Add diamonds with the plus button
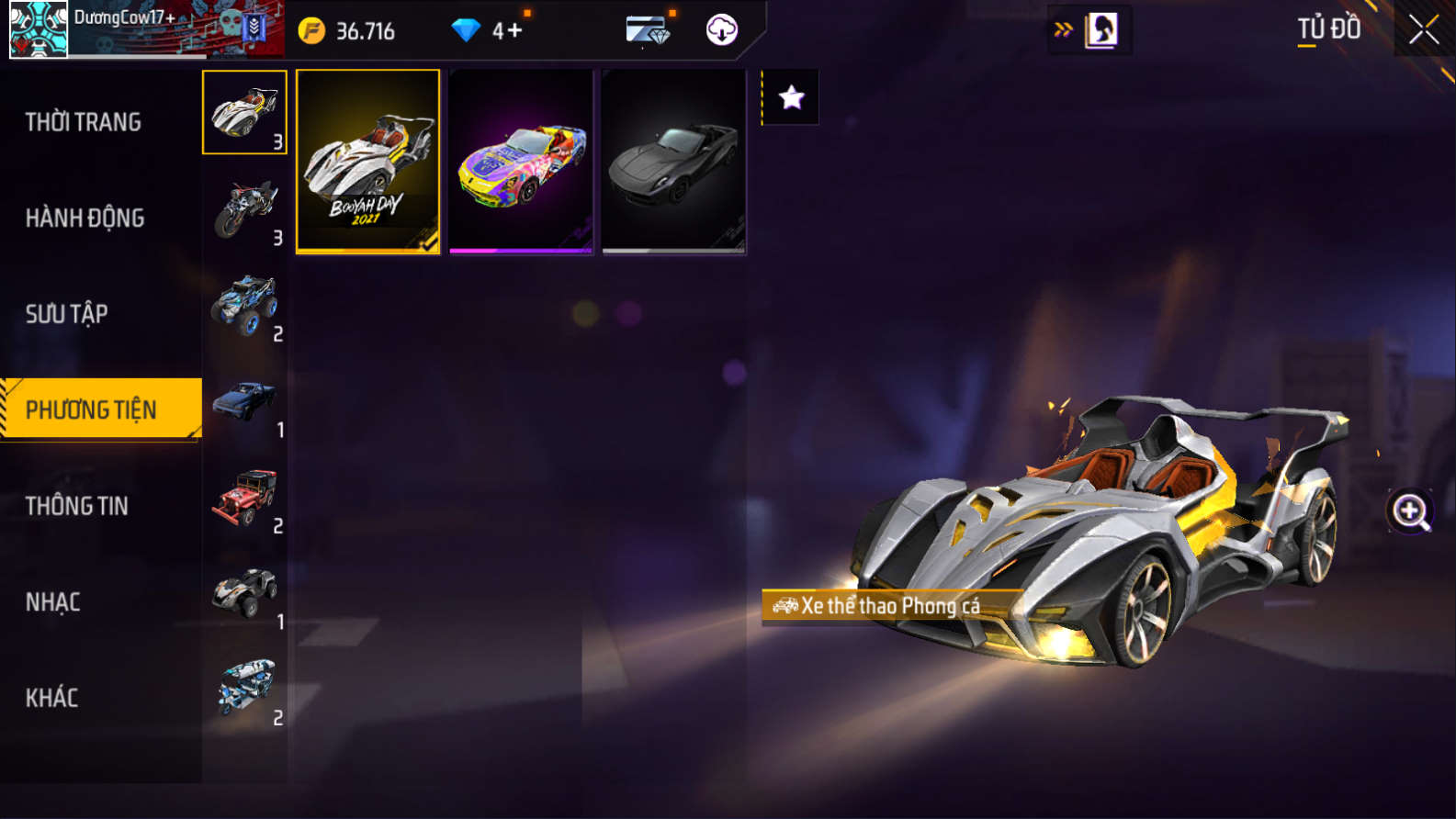The image size is (1456, 819). 514,31
